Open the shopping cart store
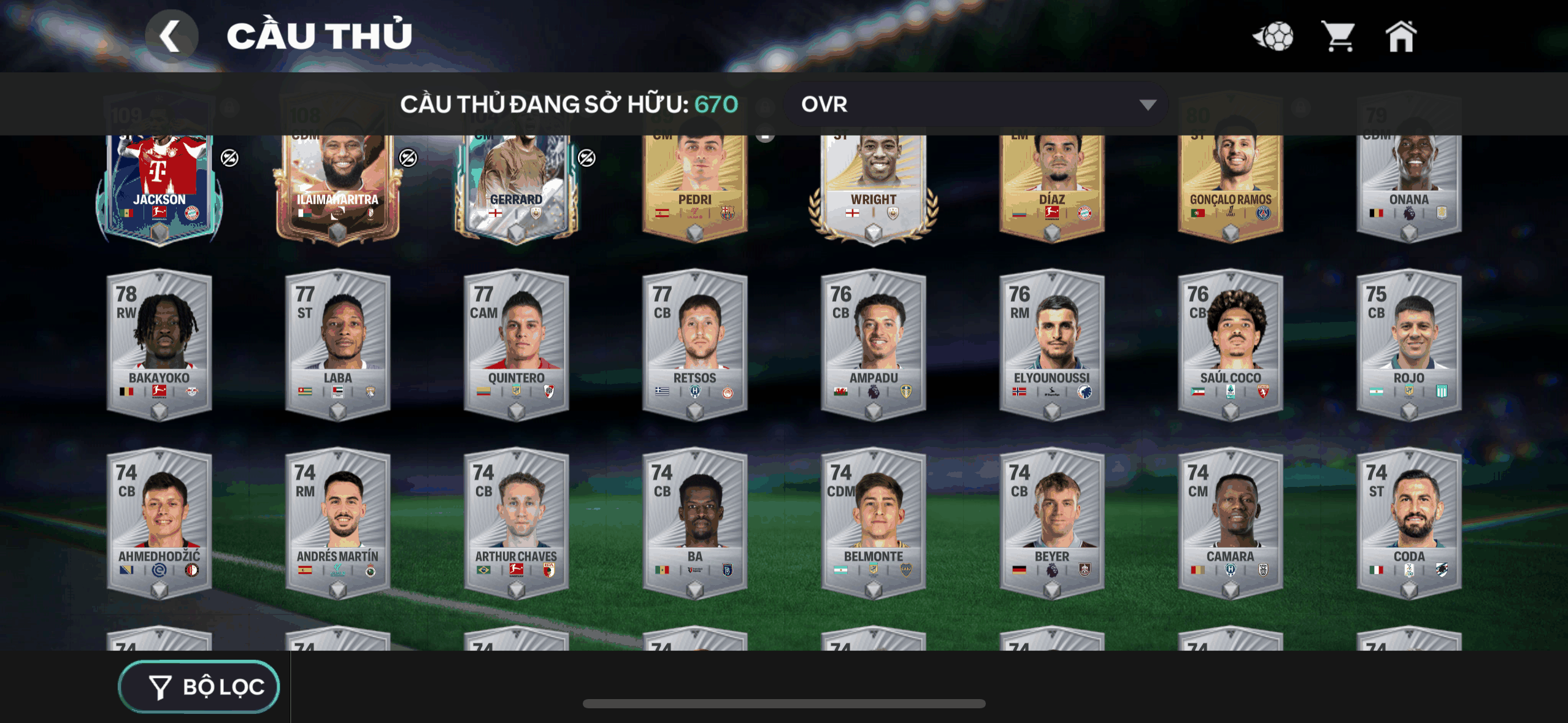The image size is (1568, 723). point(1339,37)
